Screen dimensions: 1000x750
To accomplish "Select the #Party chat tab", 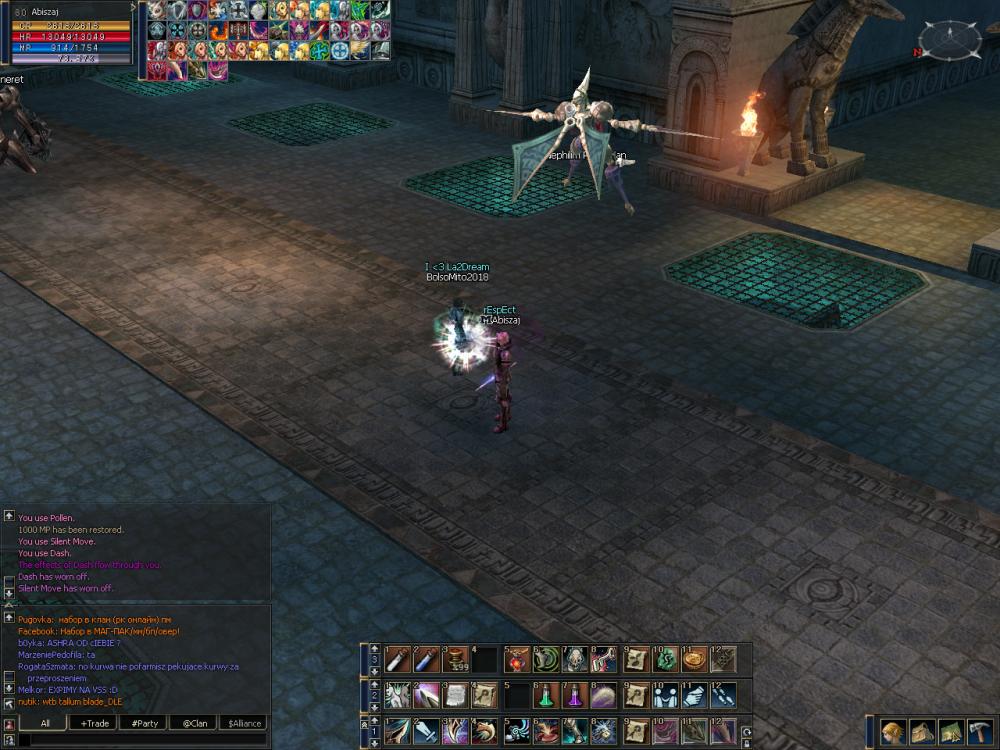I will (144, 723).
